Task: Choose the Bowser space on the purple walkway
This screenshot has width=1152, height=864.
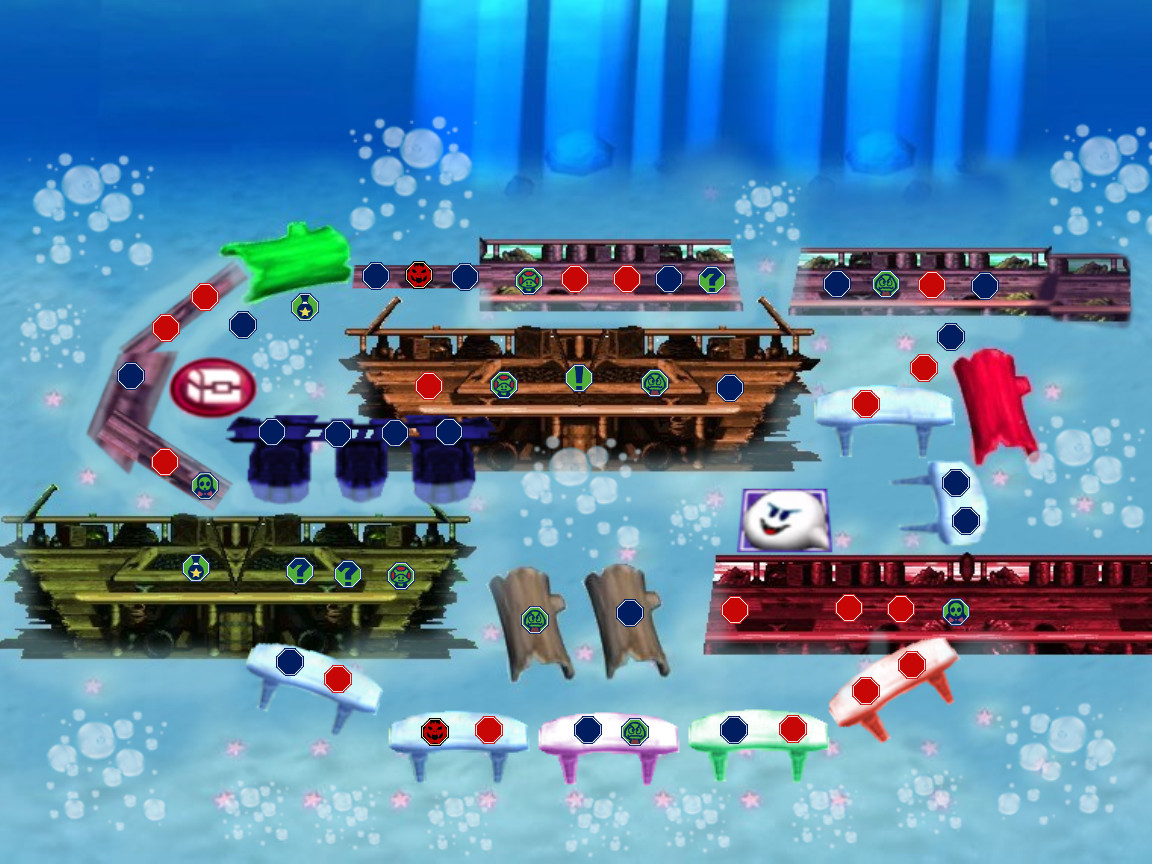Action: [x=419, y=275]
